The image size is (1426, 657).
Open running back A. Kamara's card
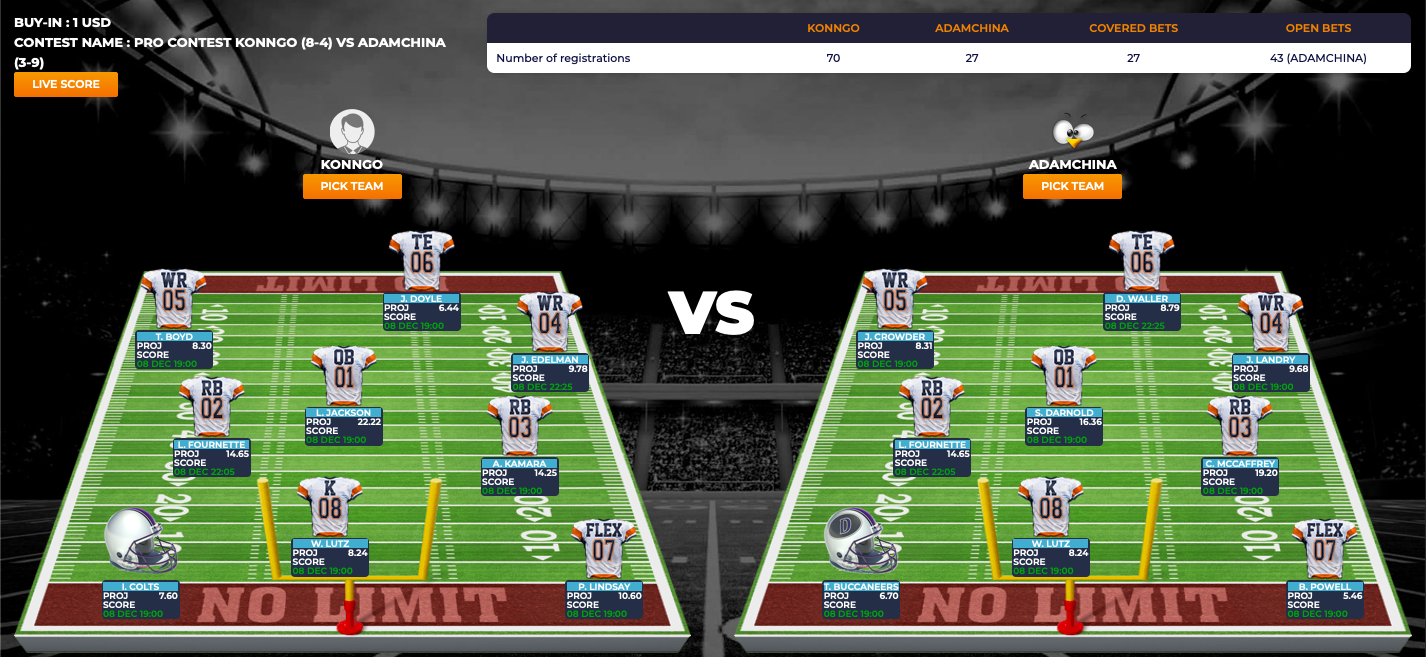point(518,476)
